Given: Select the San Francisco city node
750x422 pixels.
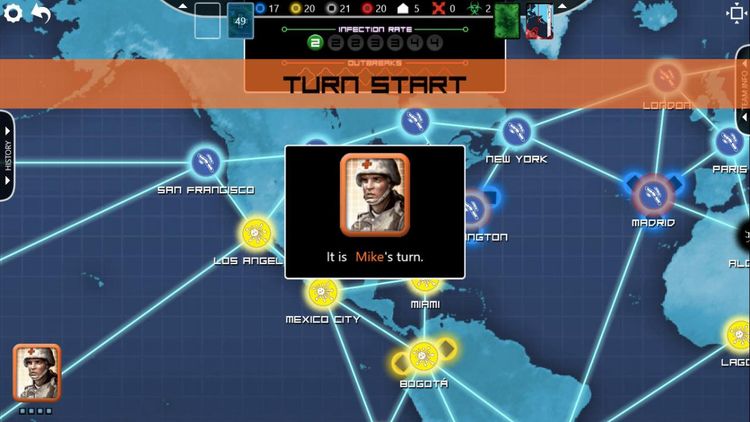Looking at the screenshot, I should (205, 160).
